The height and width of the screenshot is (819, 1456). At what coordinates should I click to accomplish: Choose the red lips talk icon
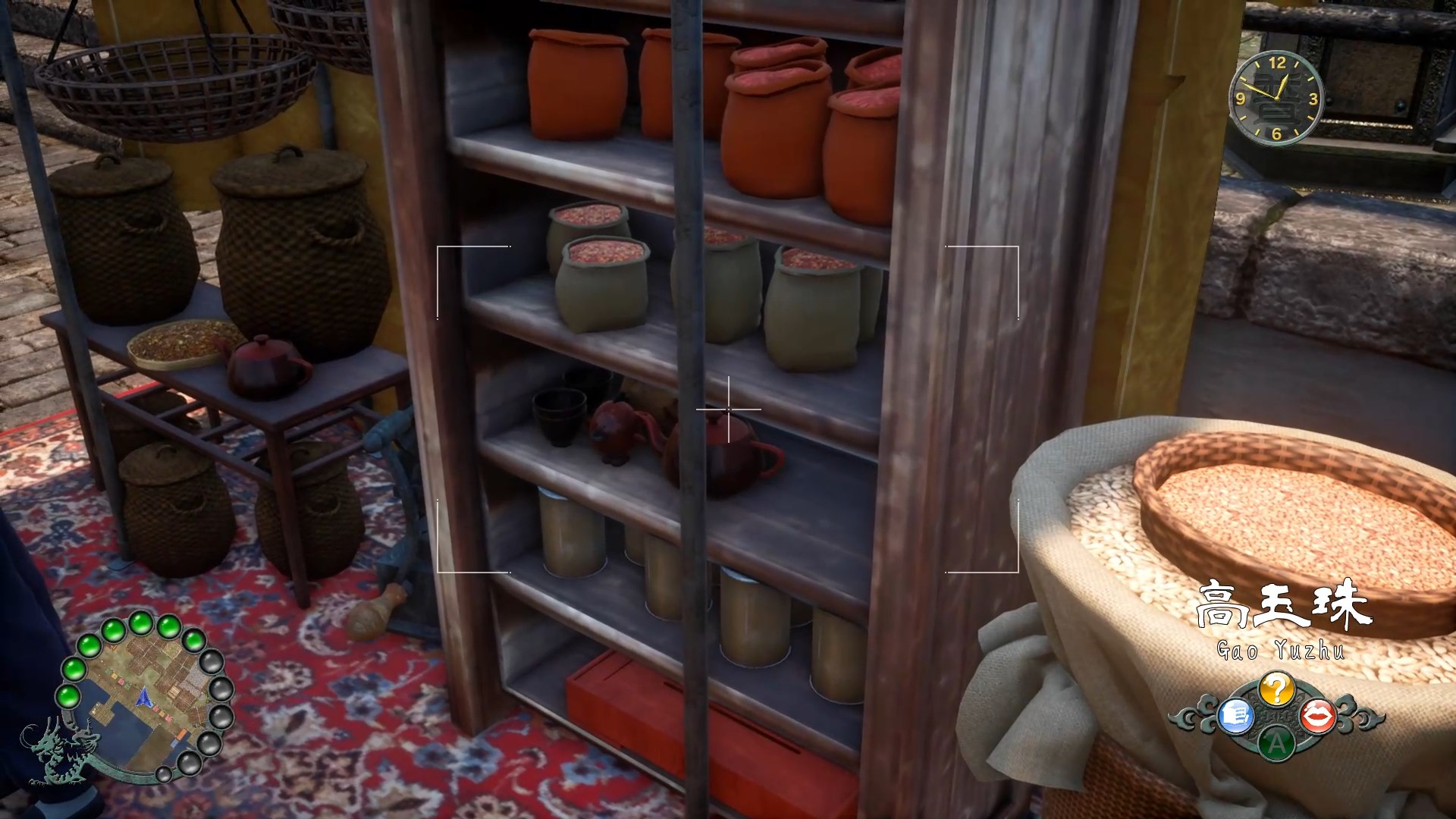tap(1318, 715)
